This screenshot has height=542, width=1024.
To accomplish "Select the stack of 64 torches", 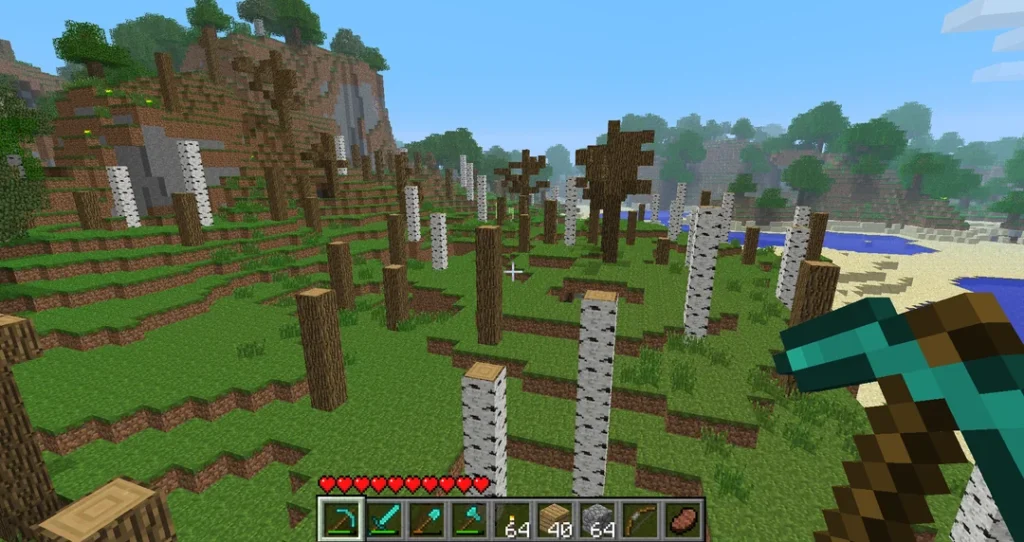I will click(512, 519).
